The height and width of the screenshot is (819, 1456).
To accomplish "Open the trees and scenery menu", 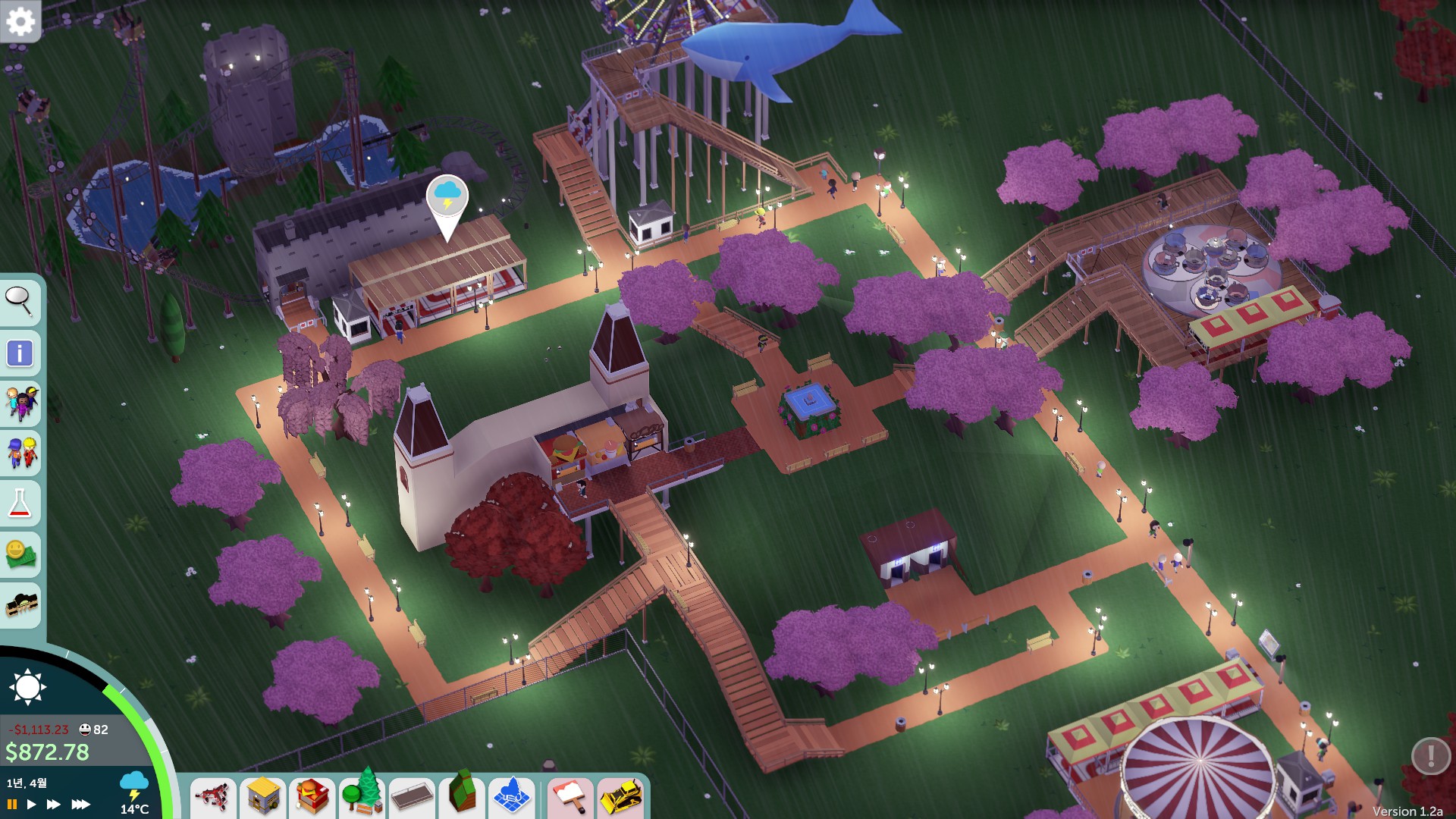I will tap(362, 795).
